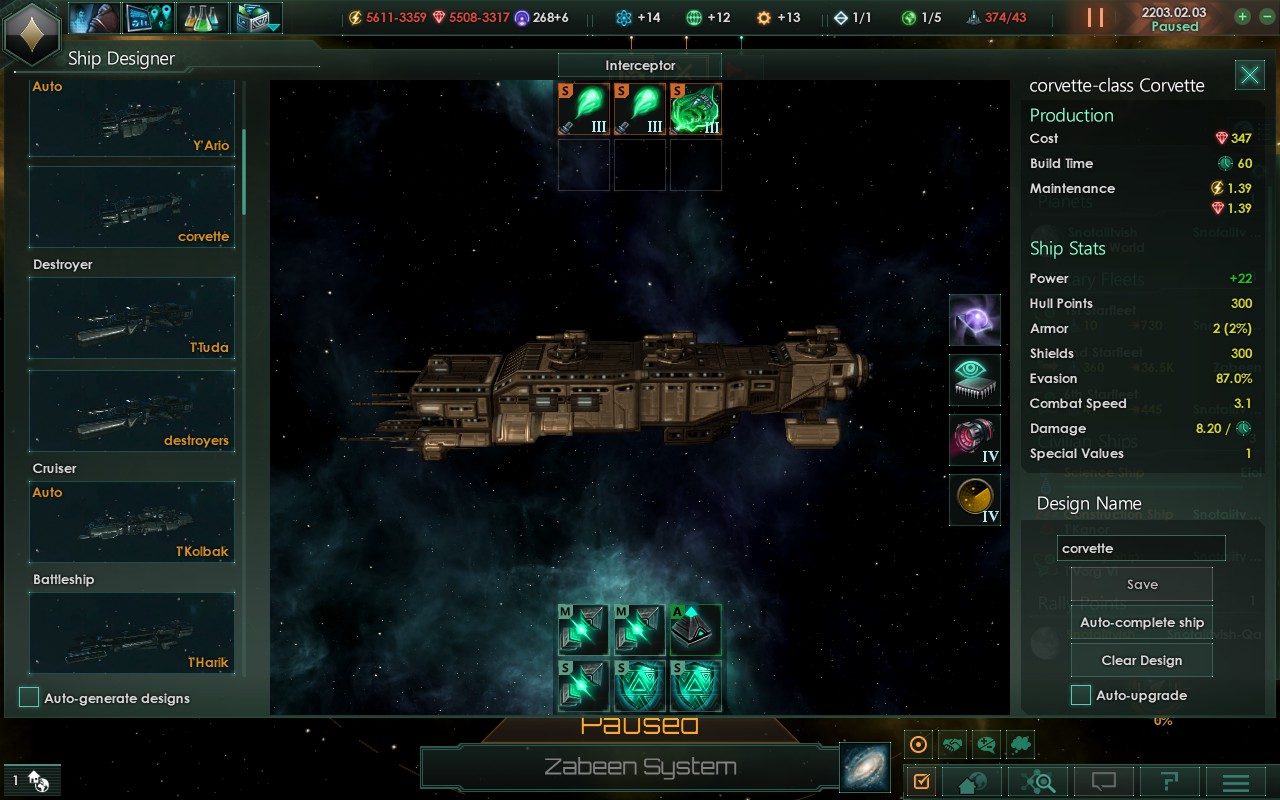Pick the T'Harik battleship design
Viewport: 1280px width, 800px height.
(x=132, y=633)
